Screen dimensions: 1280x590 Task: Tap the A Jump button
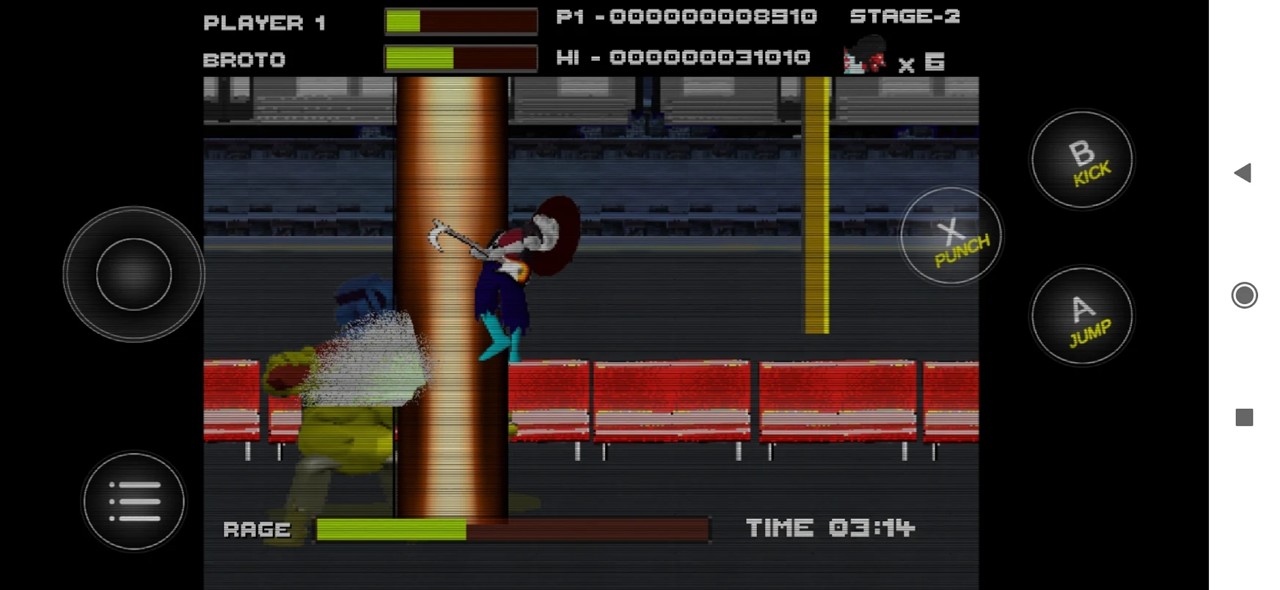click(1082, 316)
